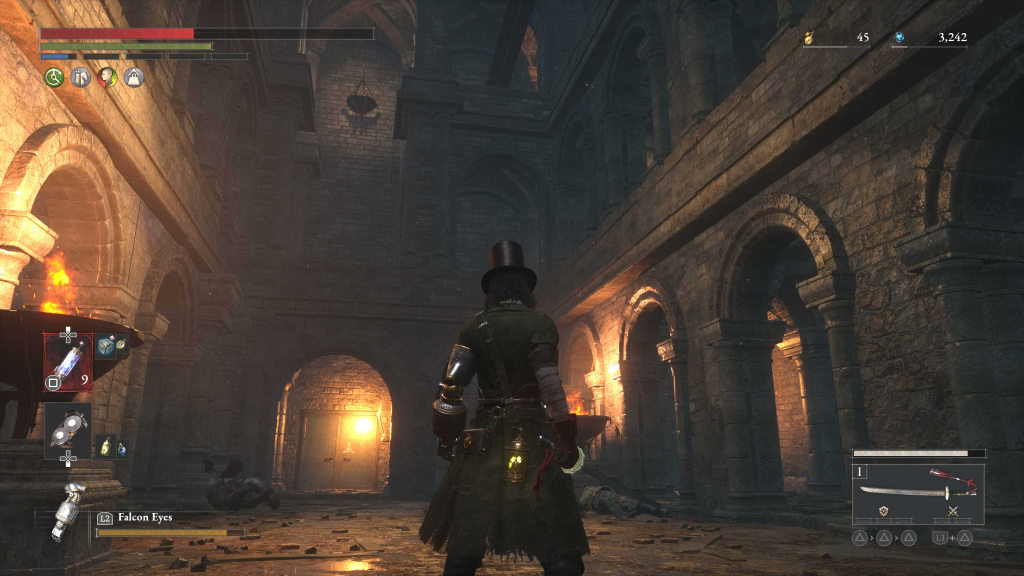Click the chess knight status buff icon

pos(81,77)
